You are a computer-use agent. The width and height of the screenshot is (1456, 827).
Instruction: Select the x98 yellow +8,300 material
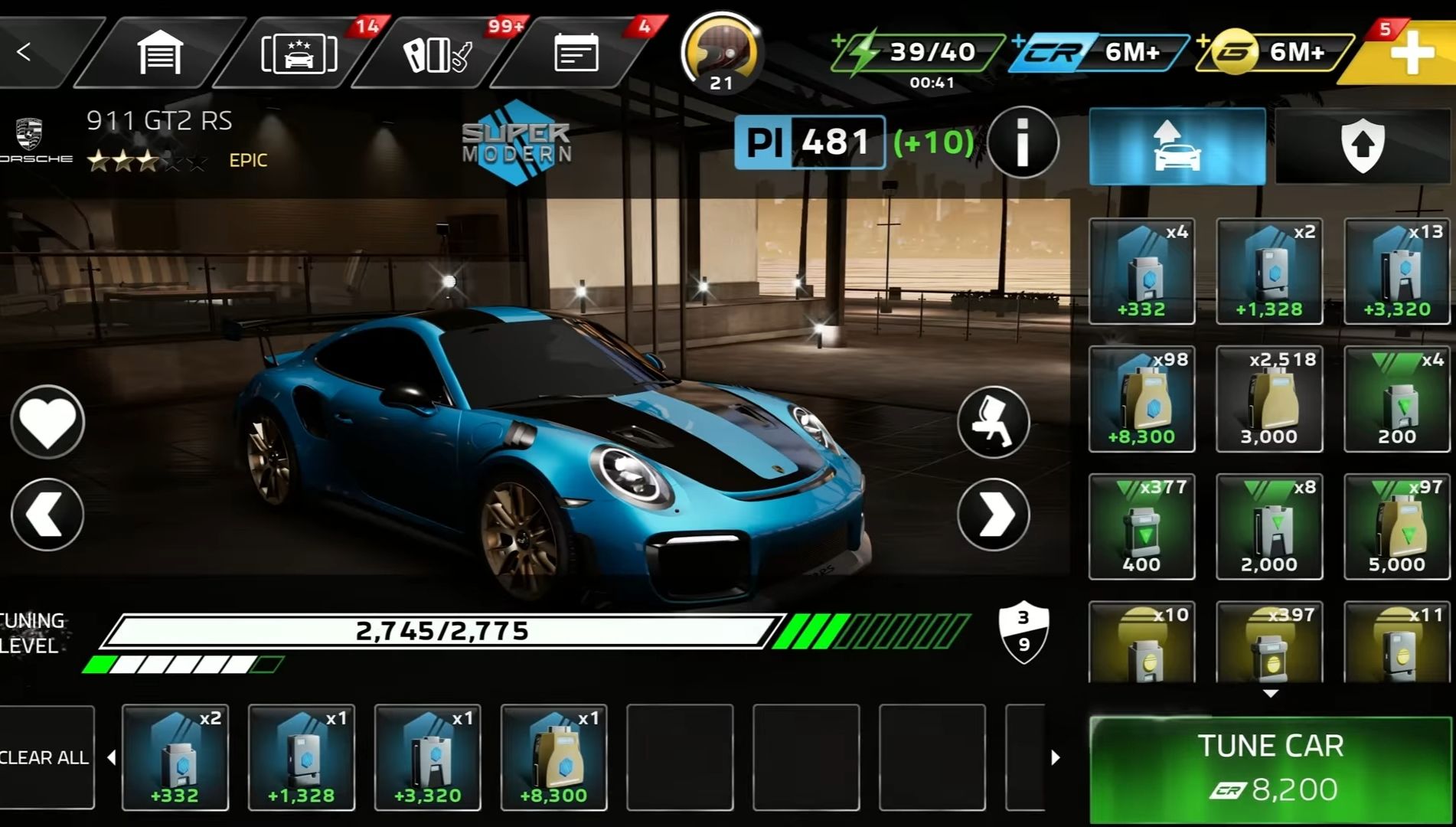pos(1141,398)
